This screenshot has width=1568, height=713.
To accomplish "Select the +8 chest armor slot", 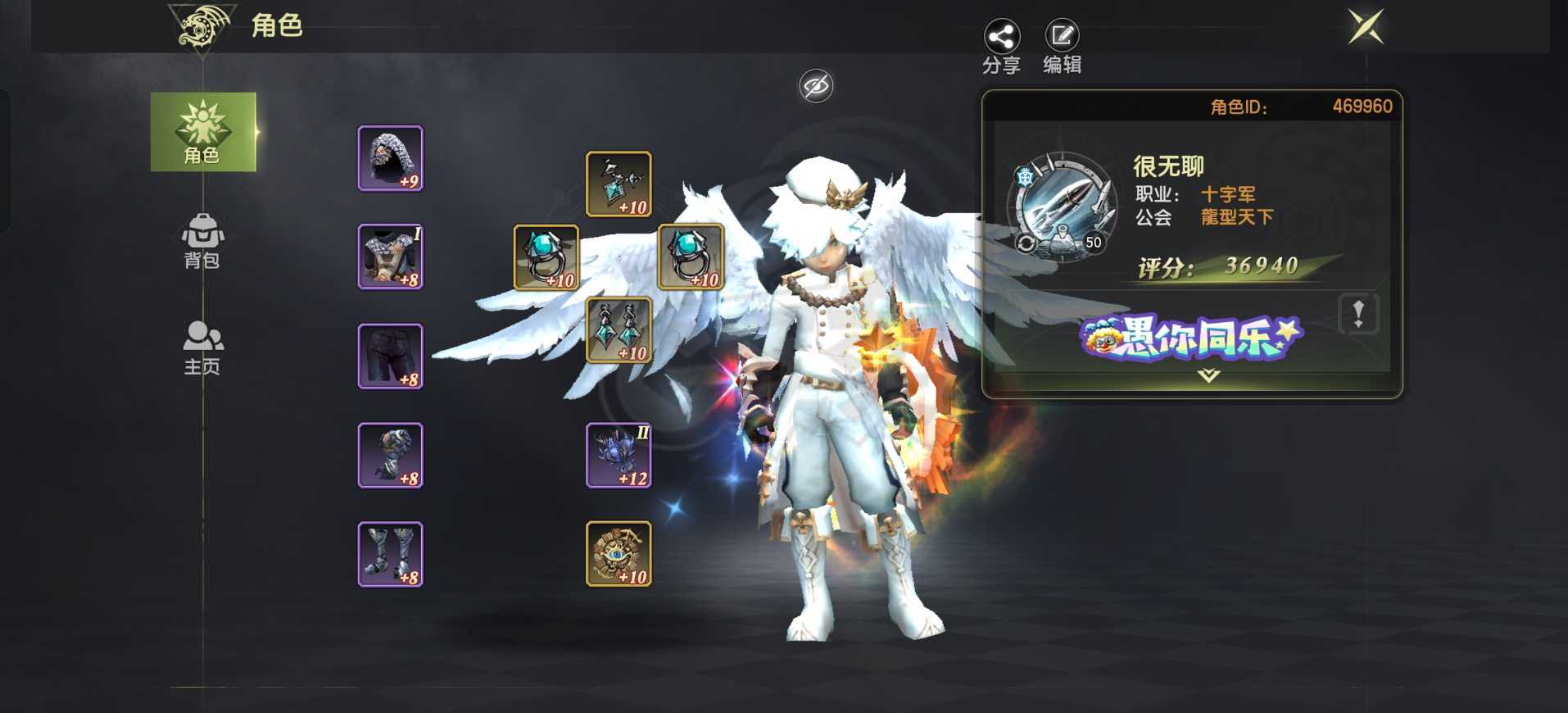I will [x=391, y=257].
